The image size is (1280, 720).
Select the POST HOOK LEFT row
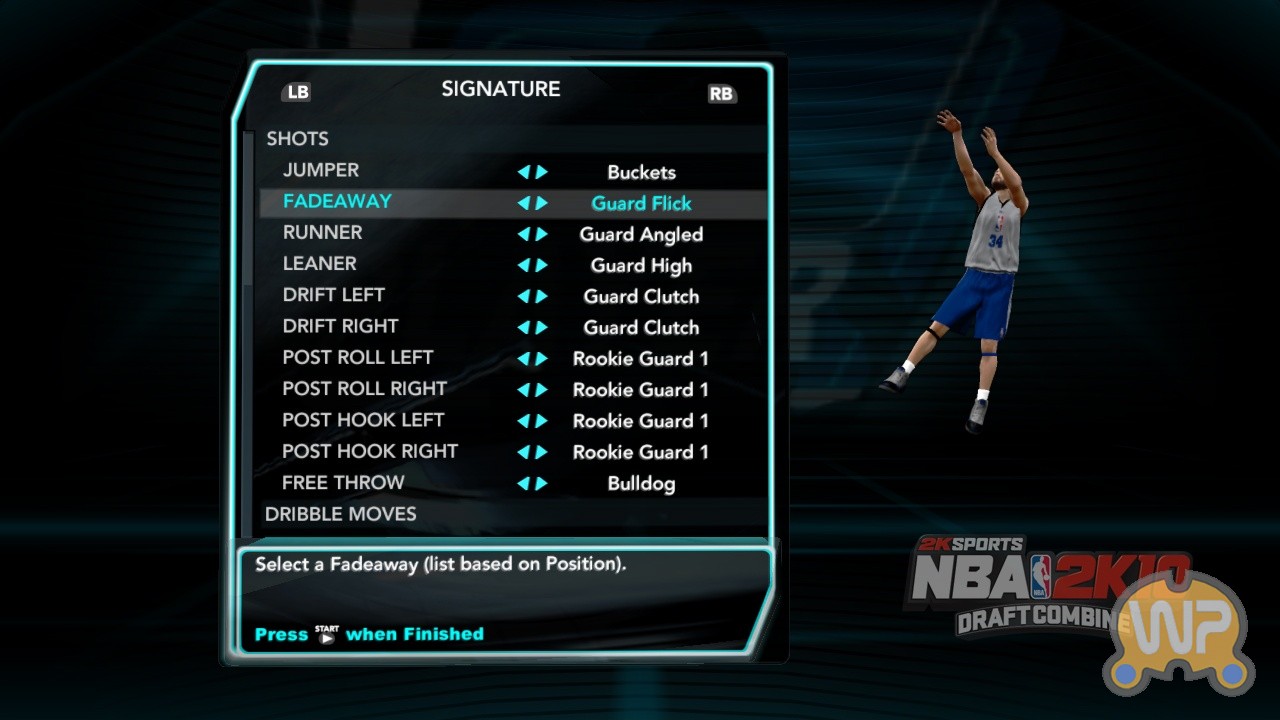tap(363, 420)
